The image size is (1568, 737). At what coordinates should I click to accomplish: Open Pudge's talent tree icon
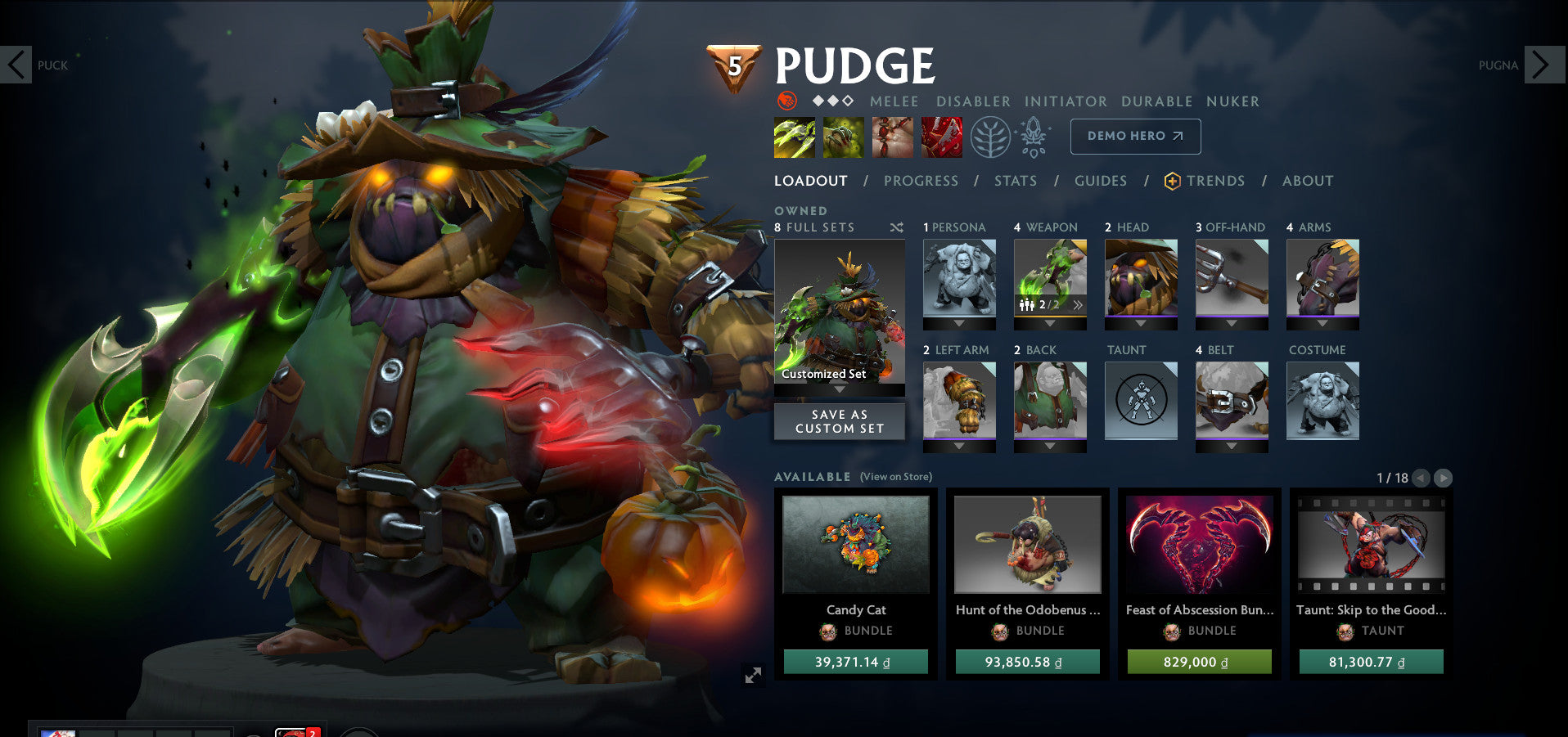click(x=992, y=137)
